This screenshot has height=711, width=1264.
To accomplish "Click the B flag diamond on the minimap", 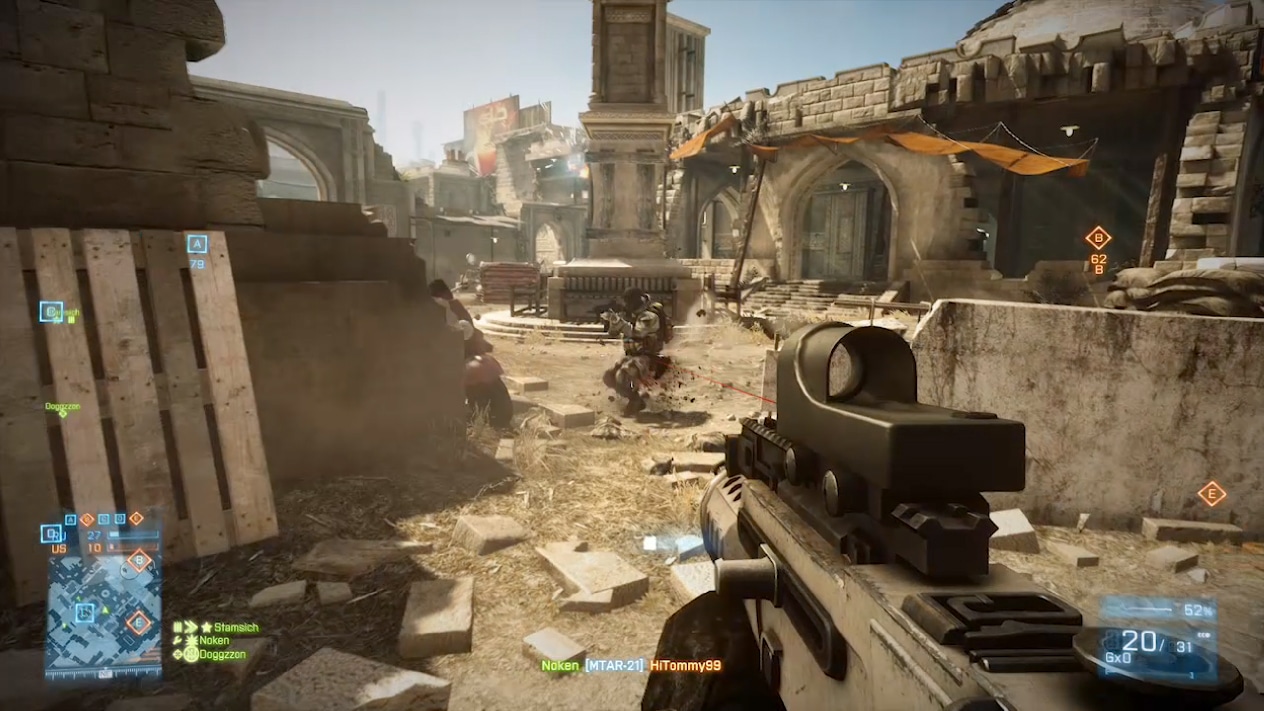I will tap(139, 560).
